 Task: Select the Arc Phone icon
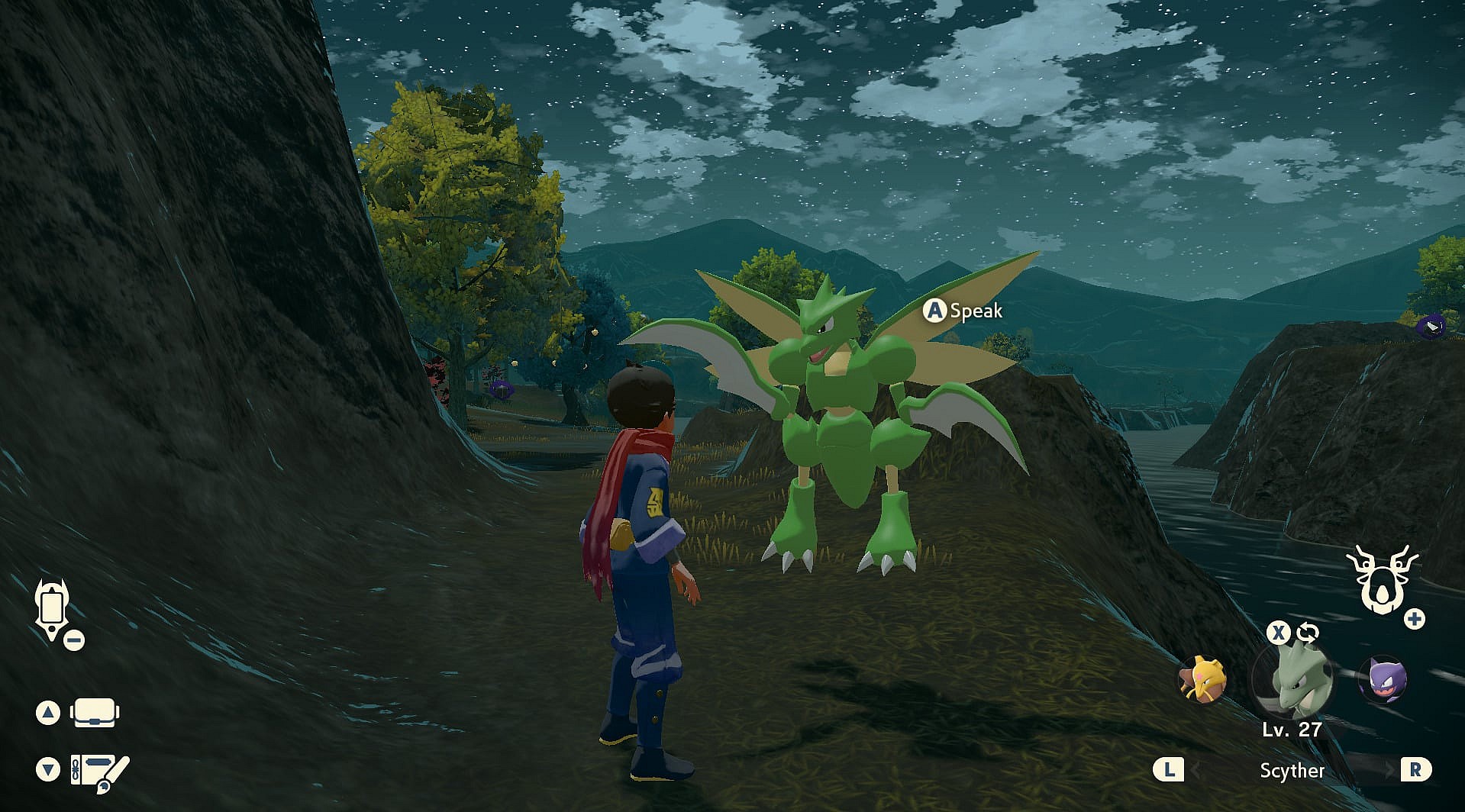(x=52, y=608)
